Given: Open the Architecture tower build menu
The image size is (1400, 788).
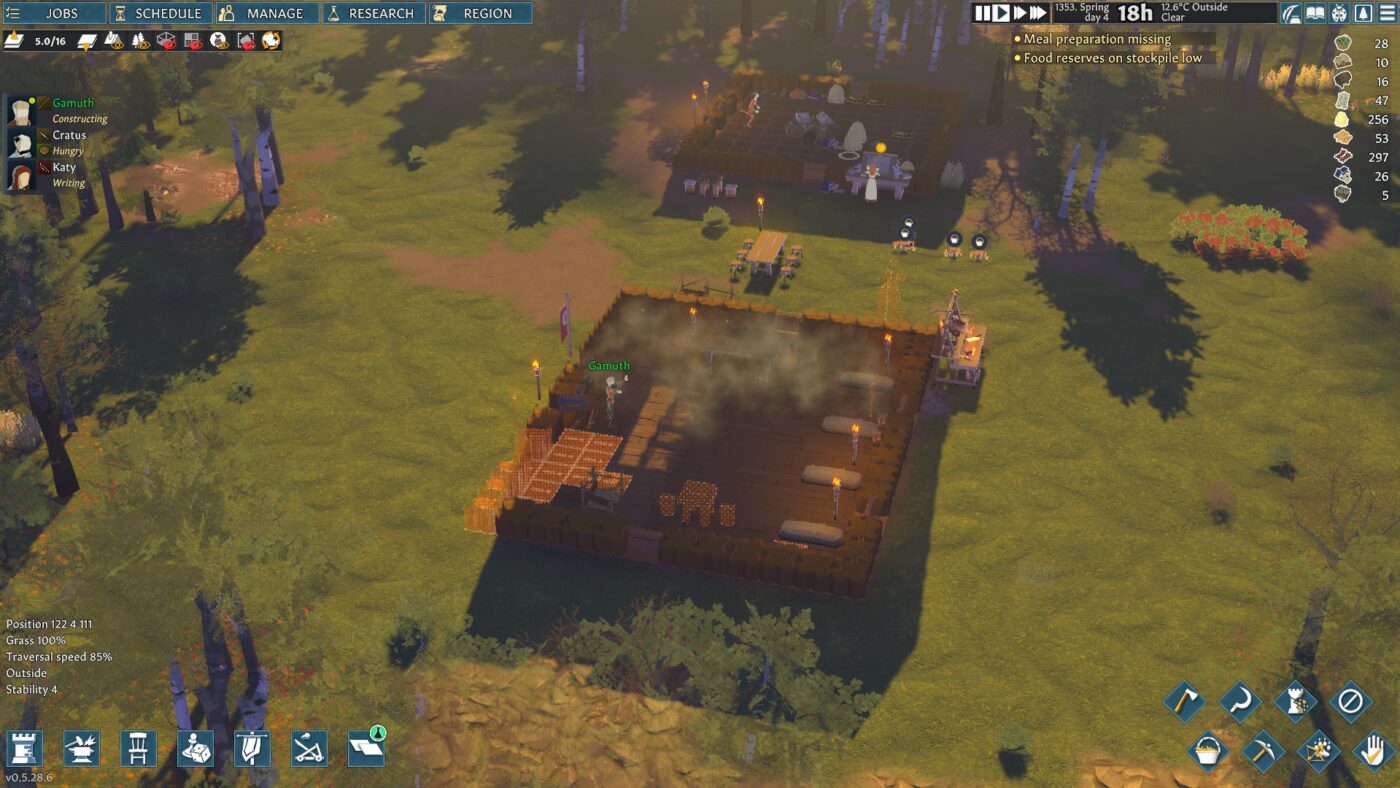Looking at the screenshot, I should (27, 749).
